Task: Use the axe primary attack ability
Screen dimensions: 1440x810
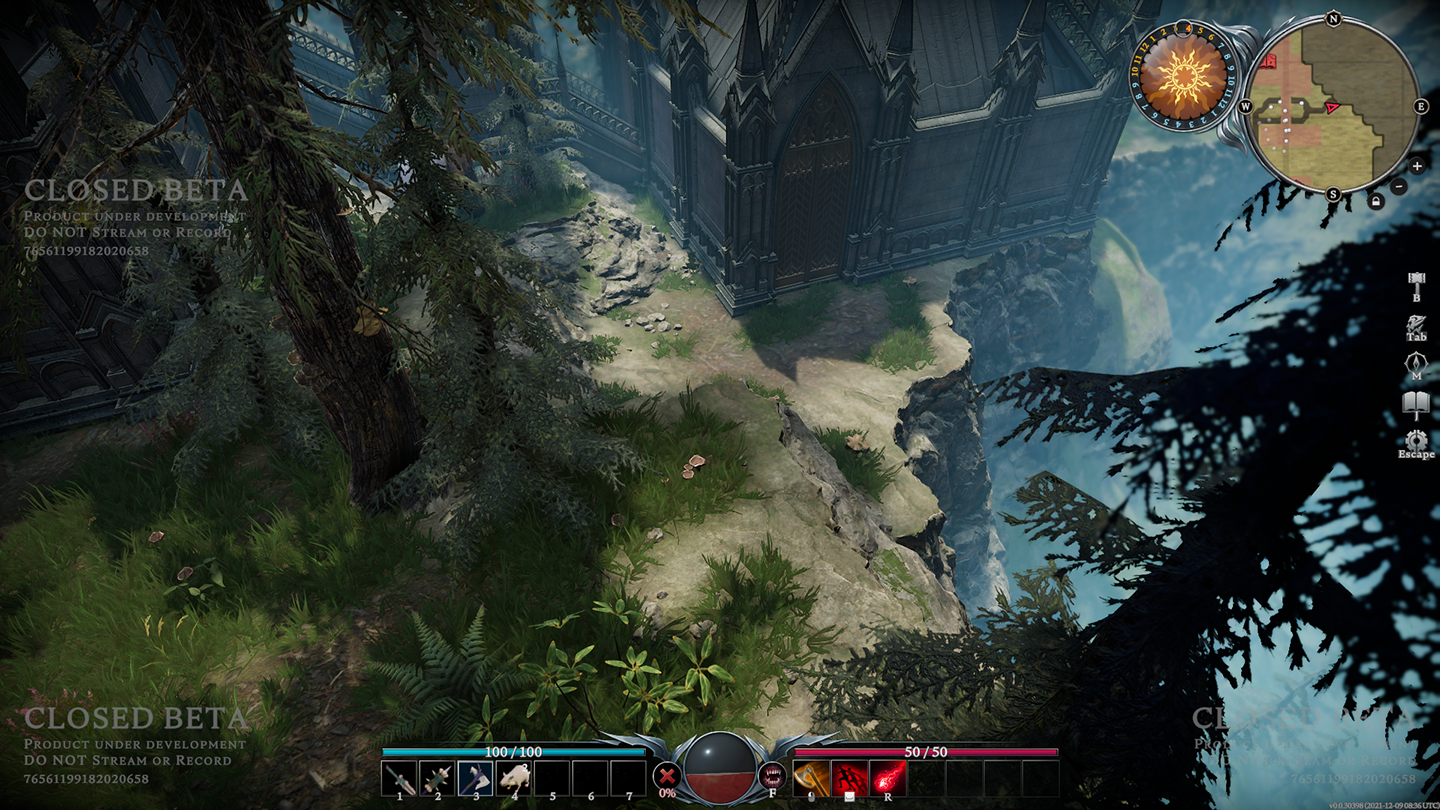Action: 811,777
